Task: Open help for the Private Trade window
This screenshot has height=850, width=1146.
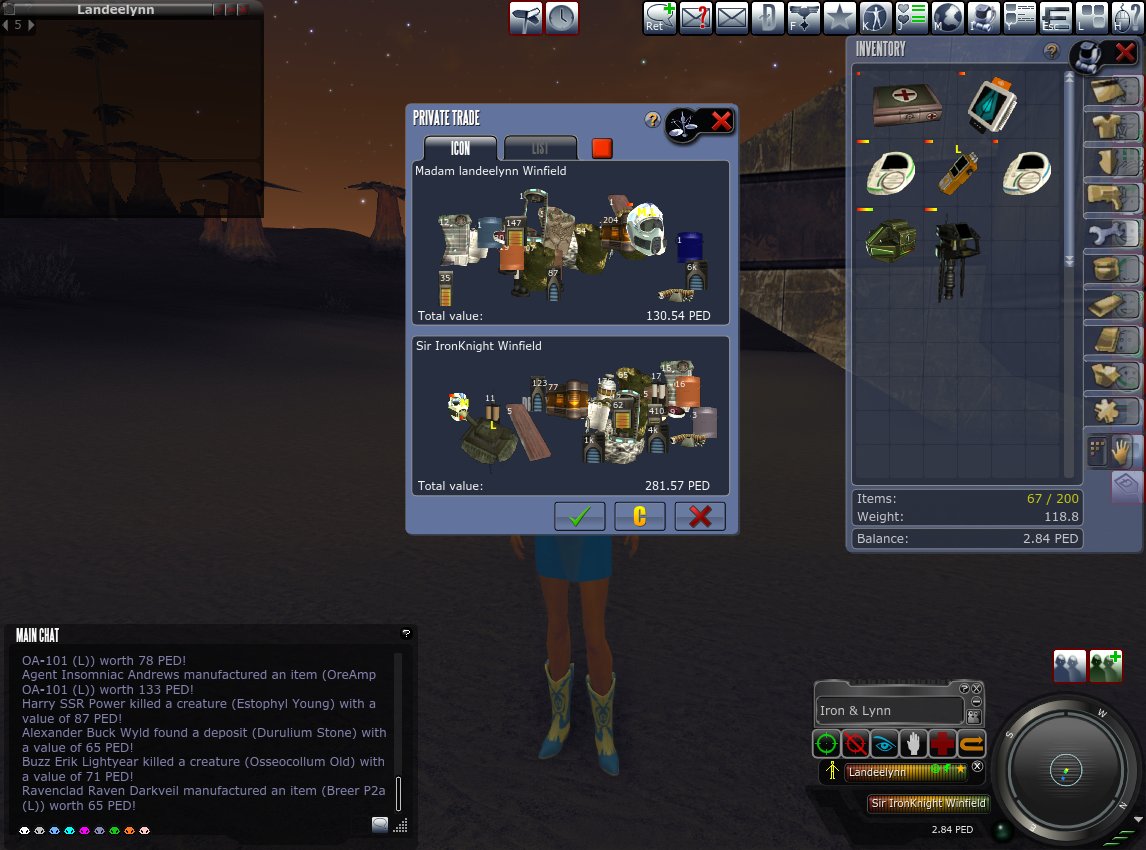Action: [x=652, y=120]
